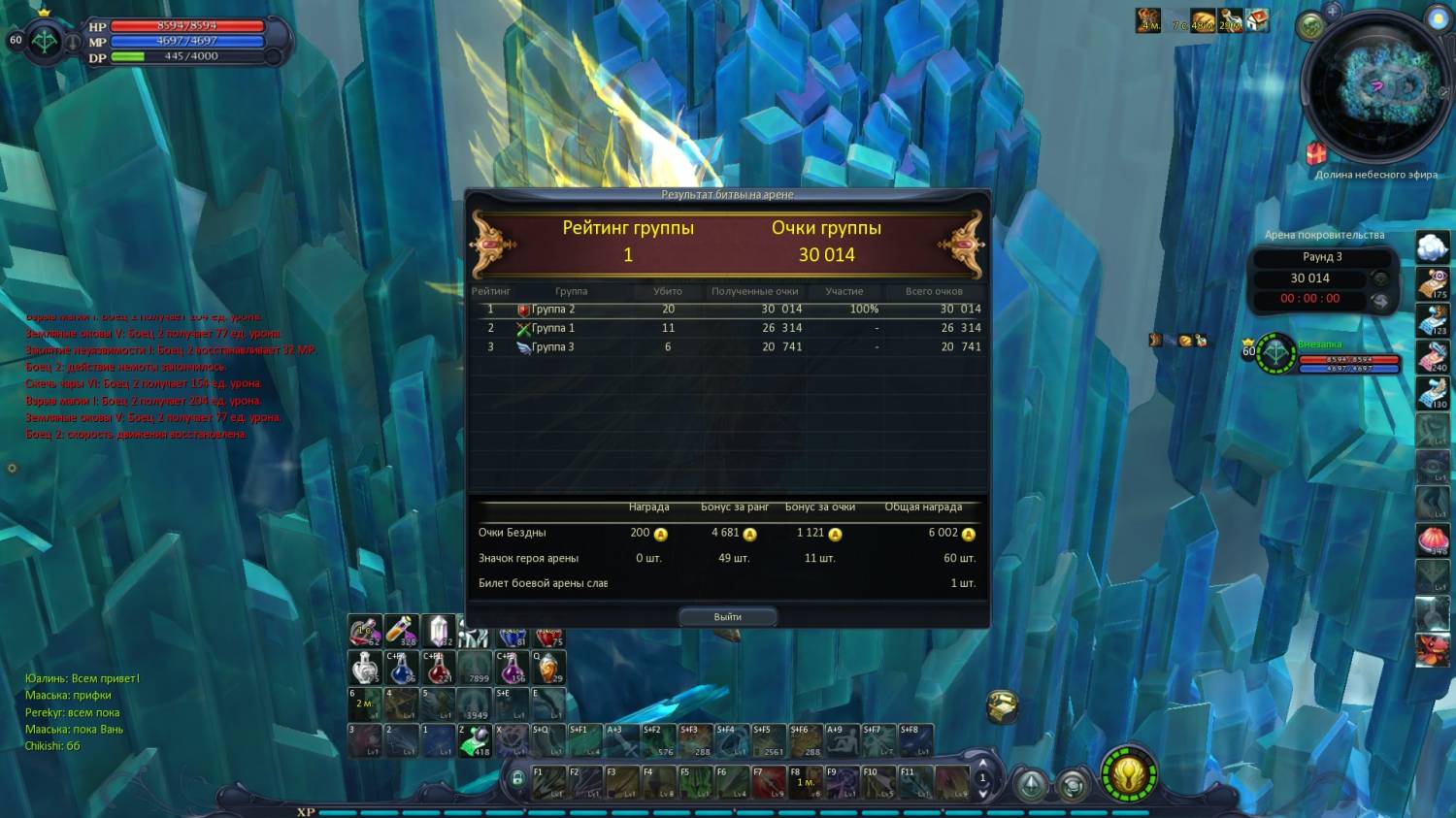Use the Q orange potion slot

tap(548, 668)
